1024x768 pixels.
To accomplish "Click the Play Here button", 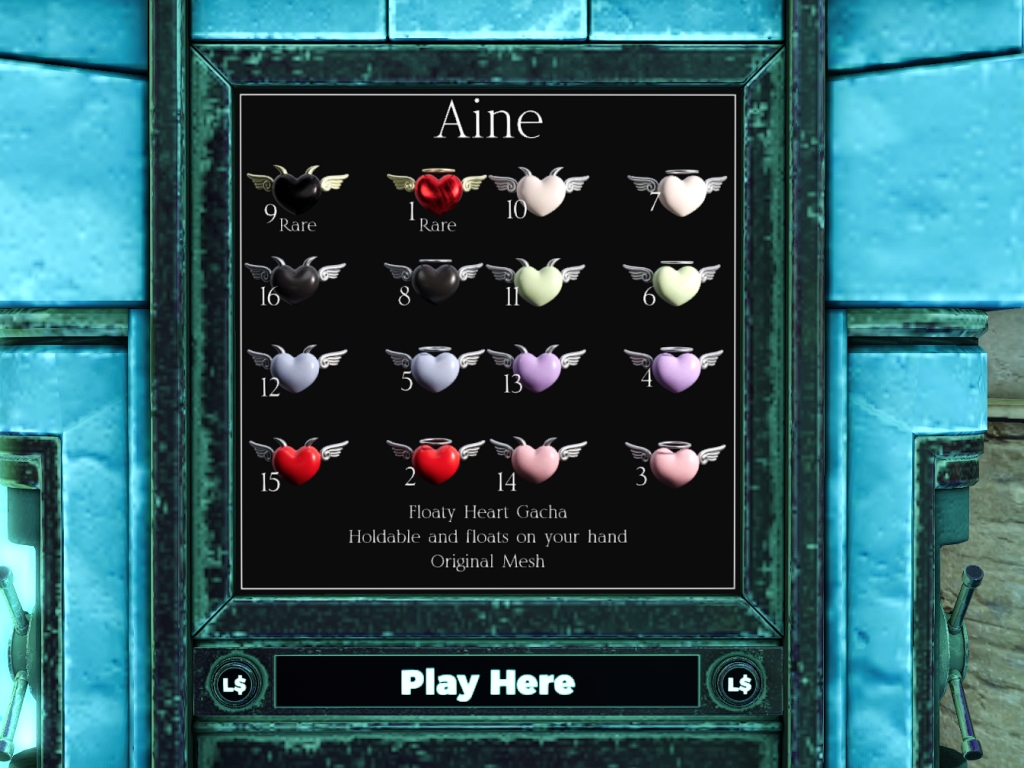I will pos(487,683).
